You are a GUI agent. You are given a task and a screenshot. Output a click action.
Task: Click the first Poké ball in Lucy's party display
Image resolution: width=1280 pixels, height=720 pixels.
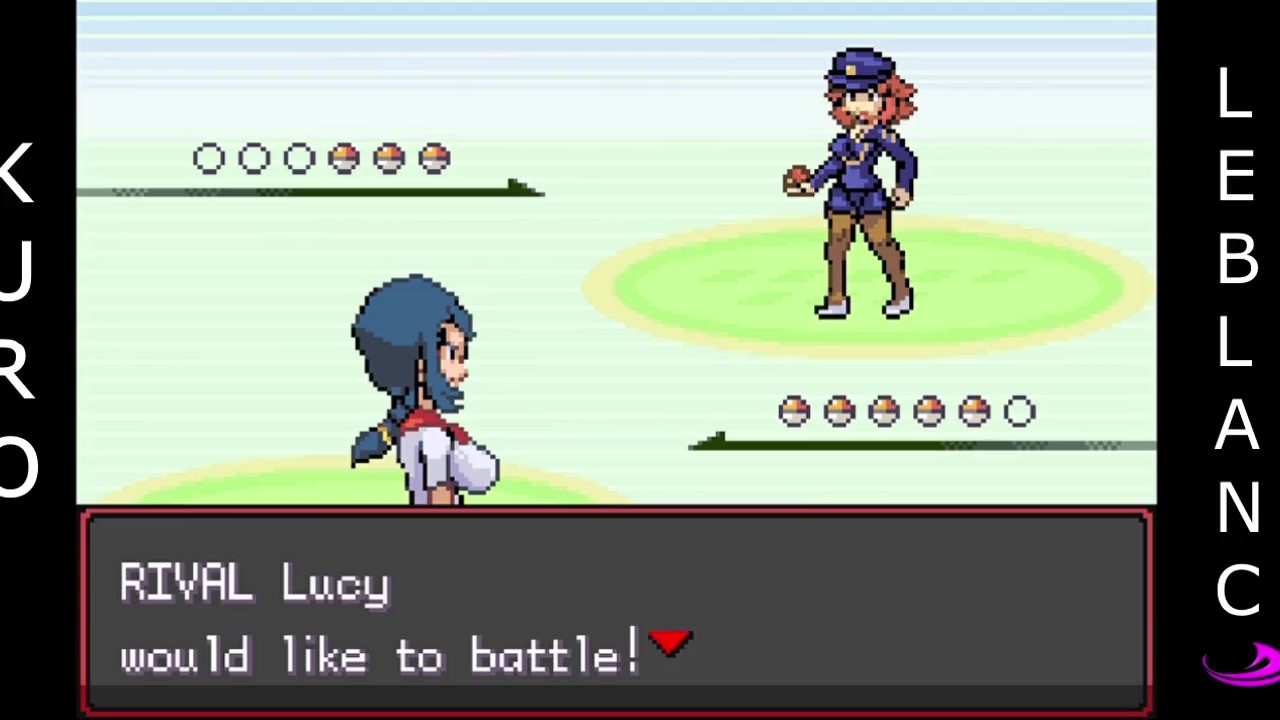208,158
